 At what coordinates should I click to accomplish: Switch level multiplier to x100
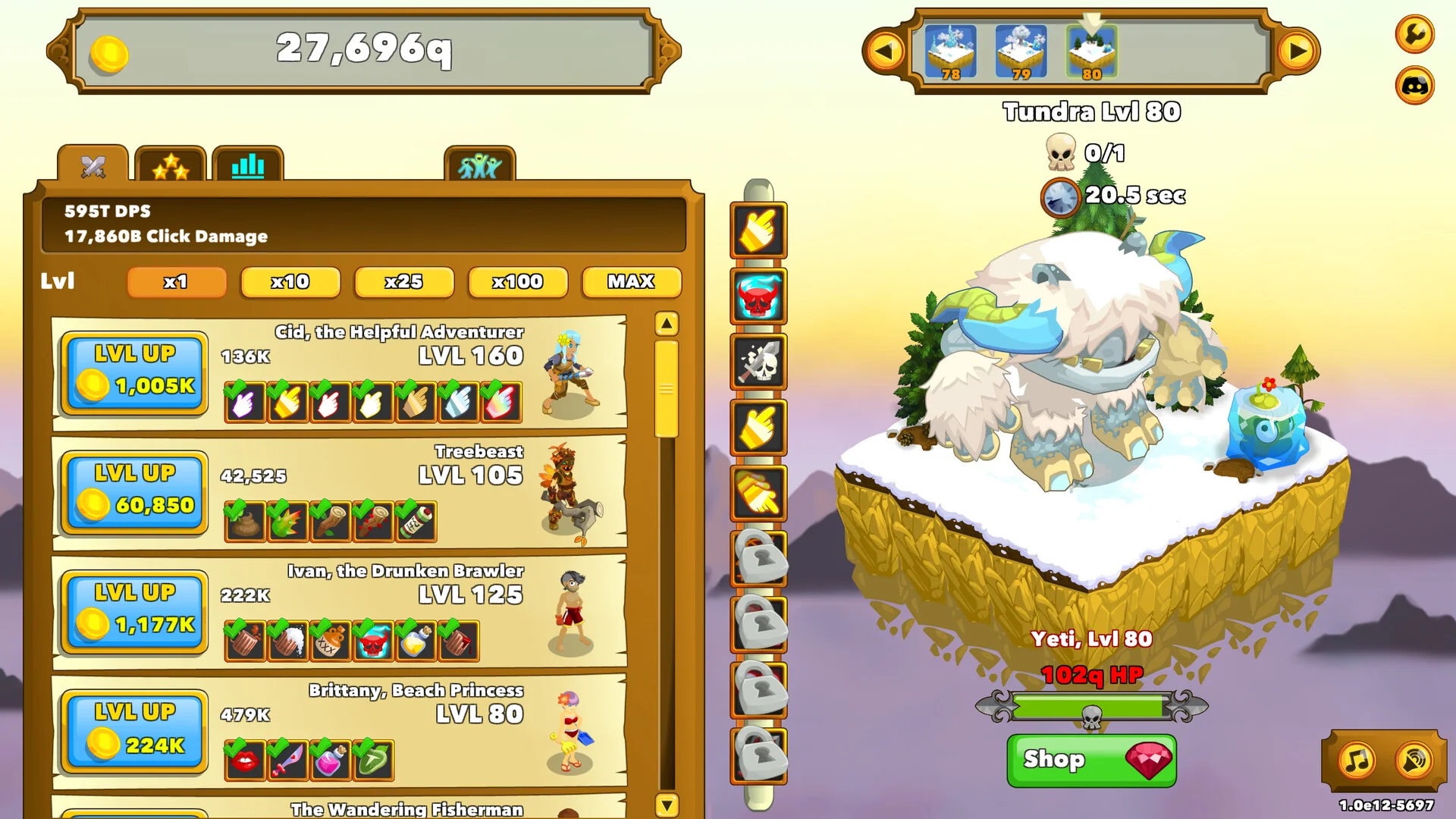(517, 282)
